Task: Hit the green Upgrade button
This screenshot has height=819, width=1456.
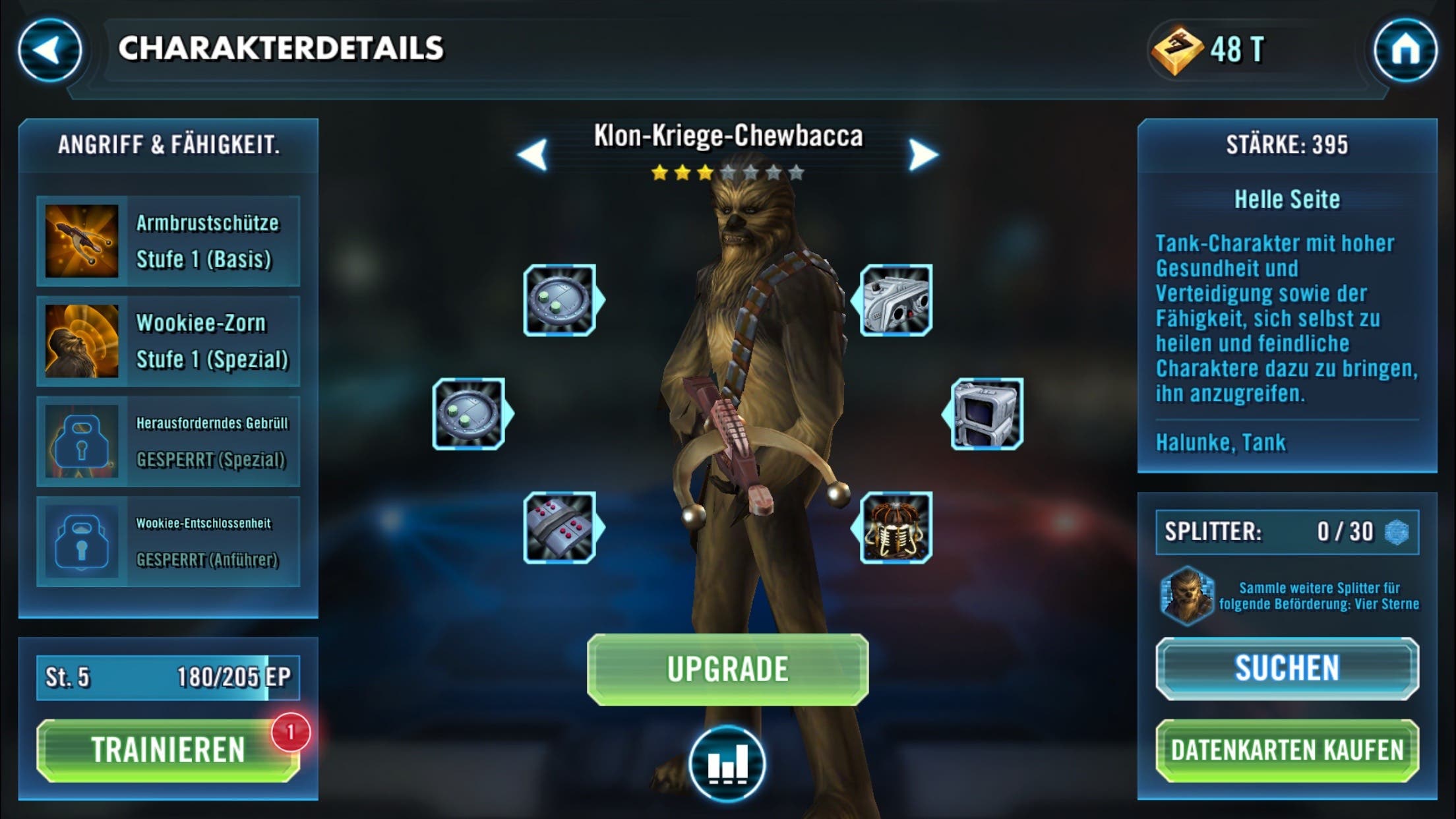Action: (x=727, y=669)
